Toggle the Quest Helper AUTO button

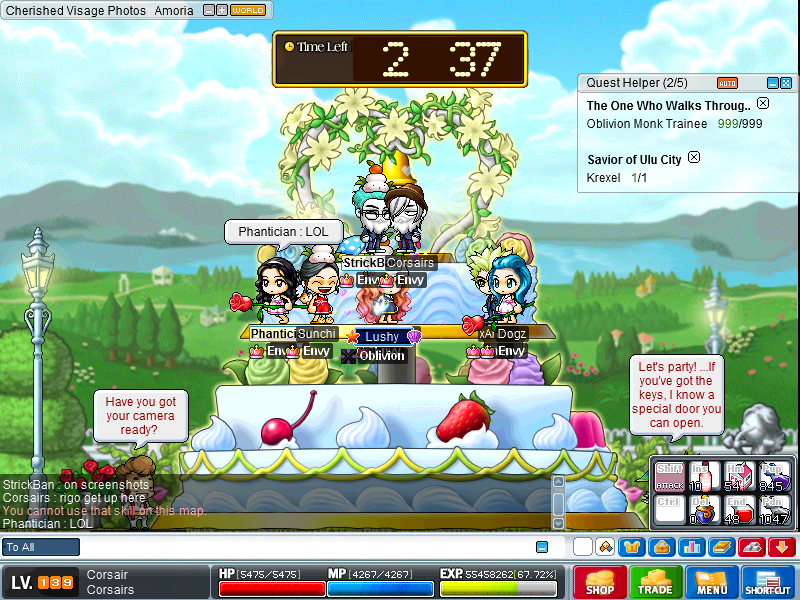click(x=728, y=83)
